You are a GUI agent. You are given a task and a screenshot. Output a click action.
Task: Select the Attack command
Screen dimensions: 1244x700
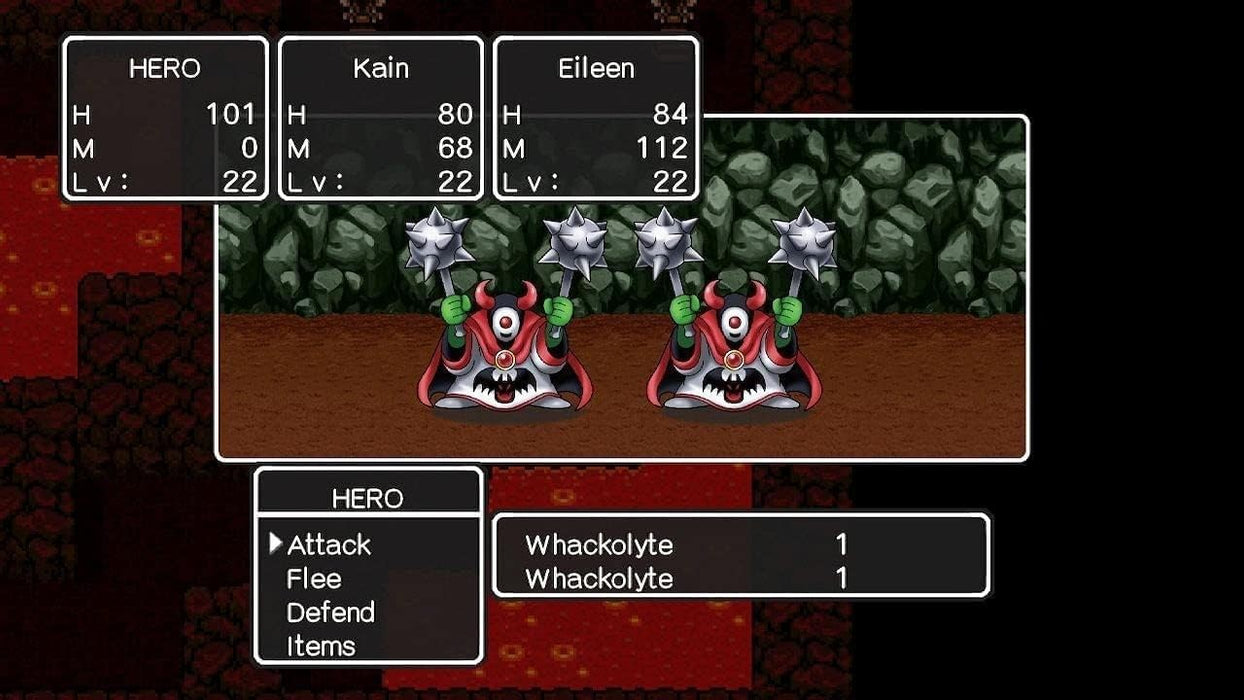pyautogui.click(x=329, y=545)
